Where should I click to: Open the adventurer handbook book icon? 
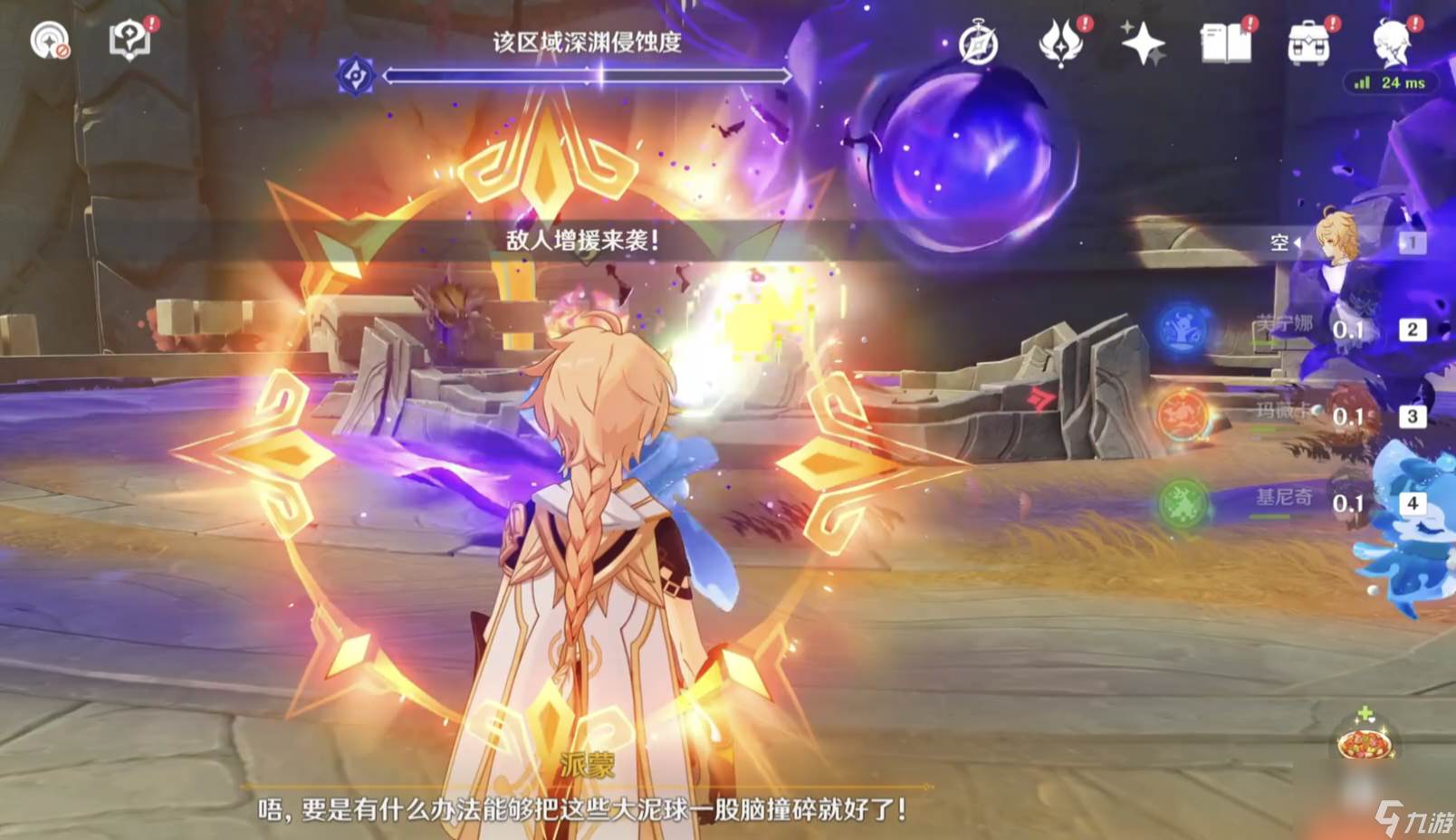[x=1225, y=43]
